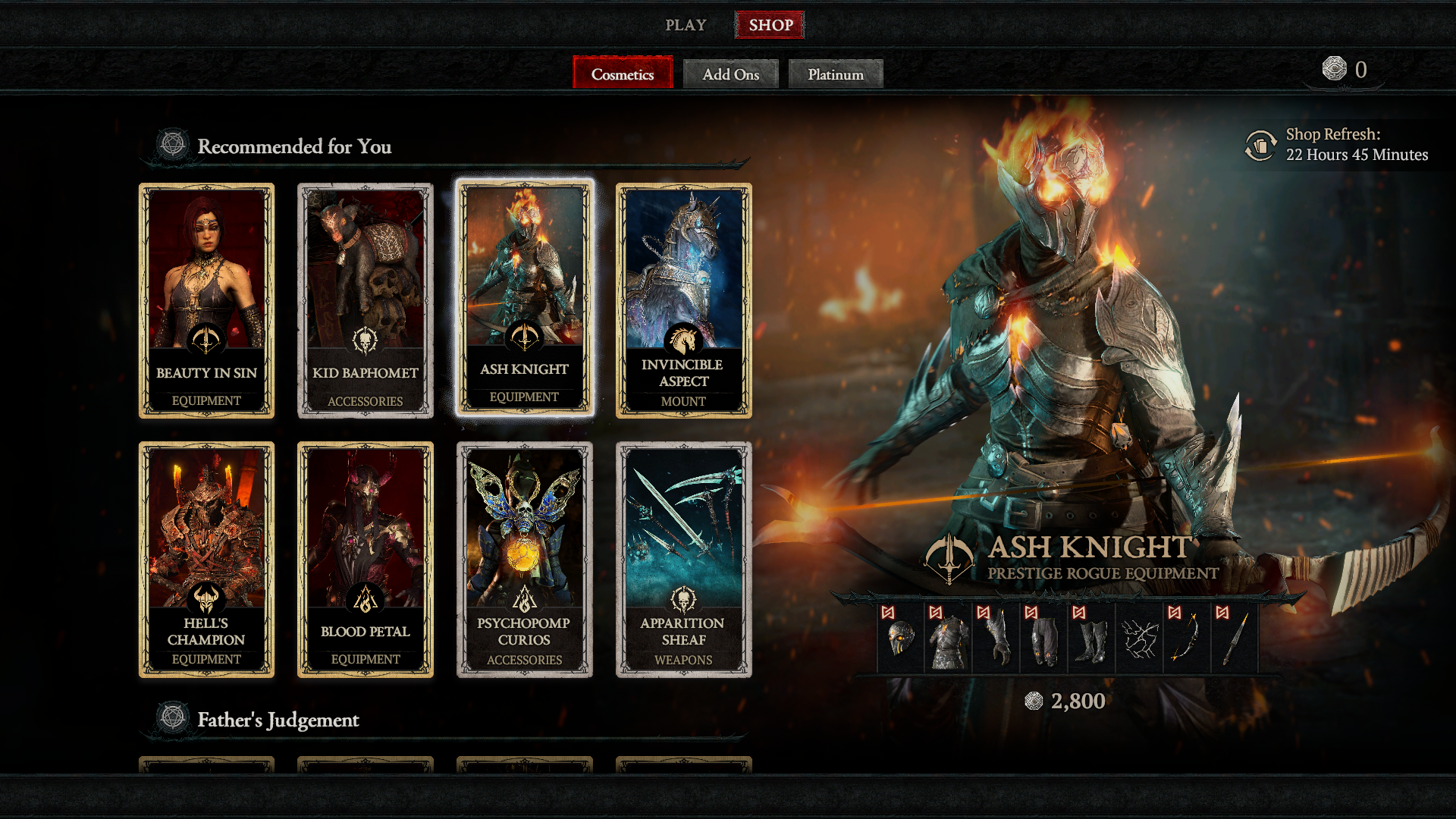Click the chest armor piece in the equipment preview
The image size is (1456, 819).
952,641
